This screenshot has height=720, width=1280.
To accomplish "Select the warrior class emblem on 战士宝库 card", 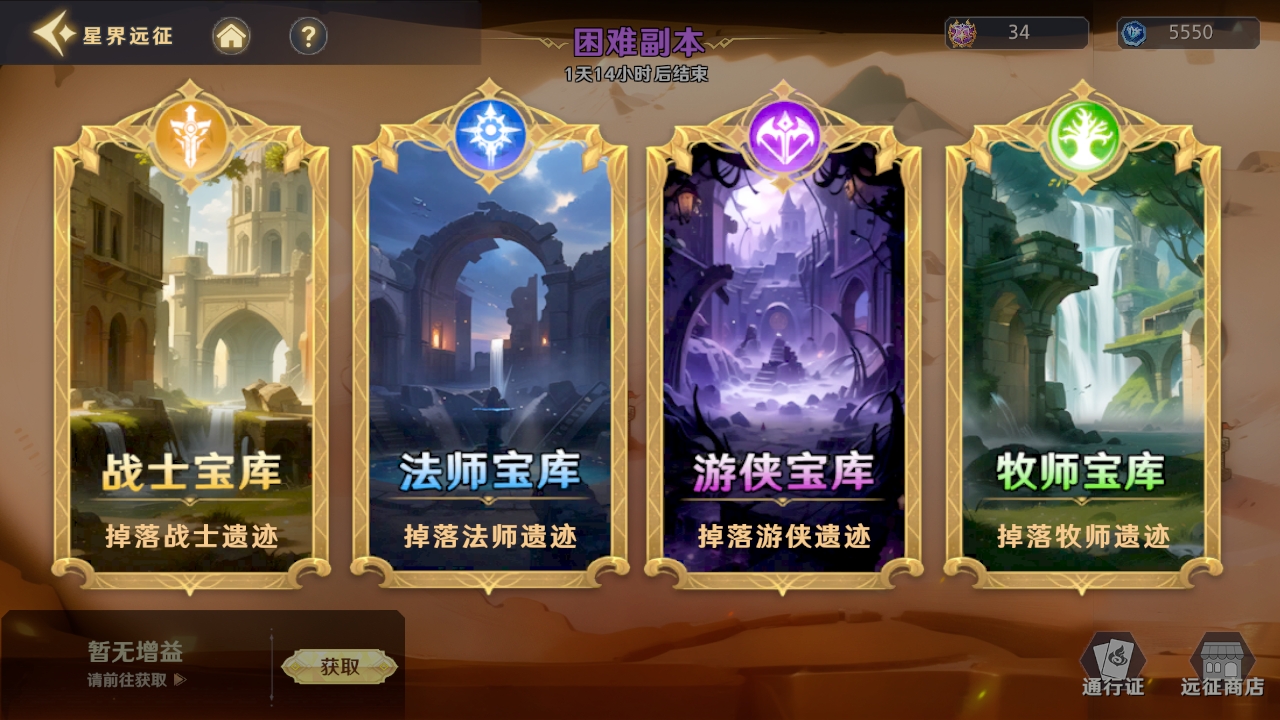I will pyautogui.click(x=190, y=136).
